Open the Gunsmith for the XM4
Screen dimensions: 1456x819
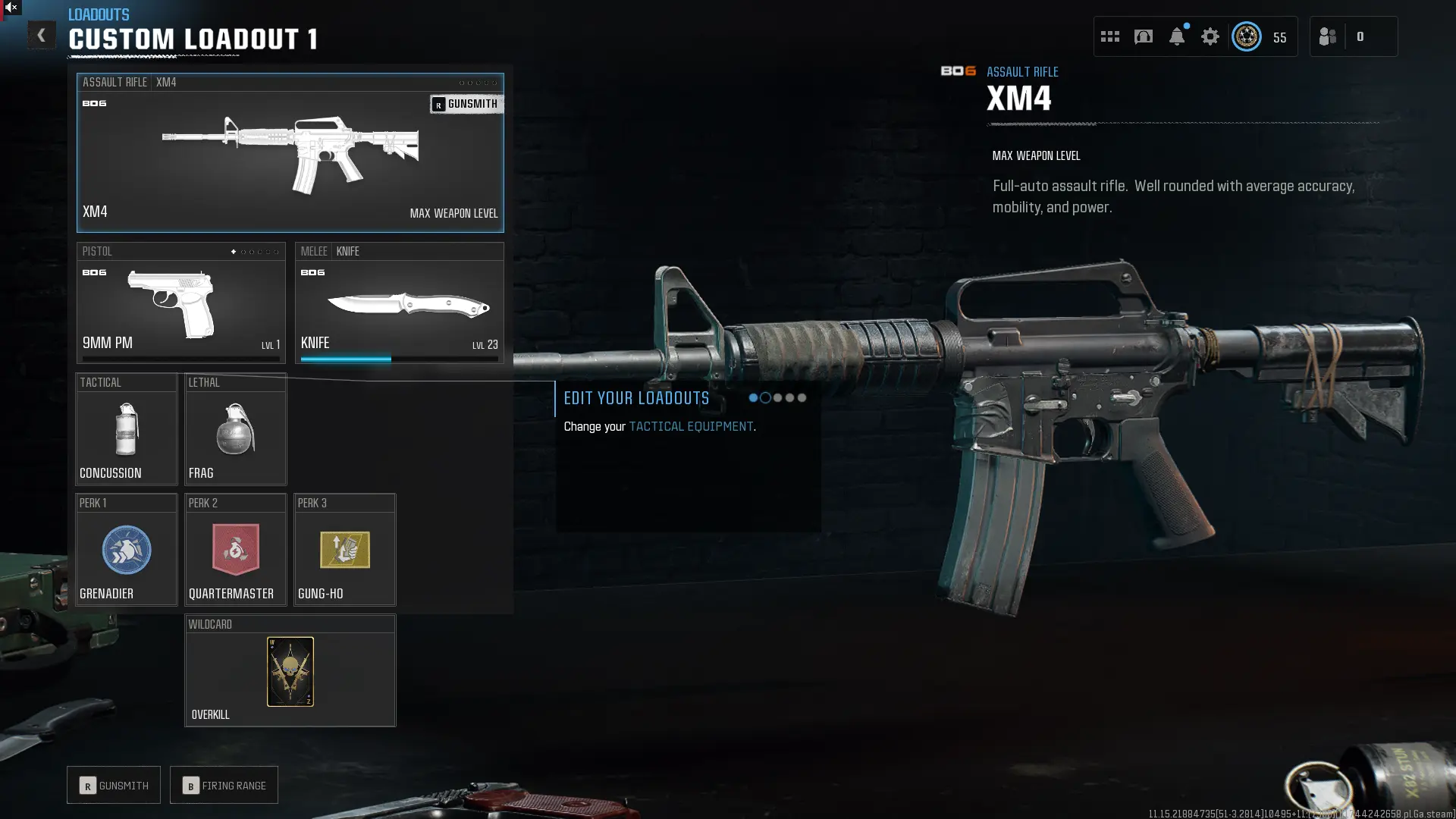click(x=466, y=104)
